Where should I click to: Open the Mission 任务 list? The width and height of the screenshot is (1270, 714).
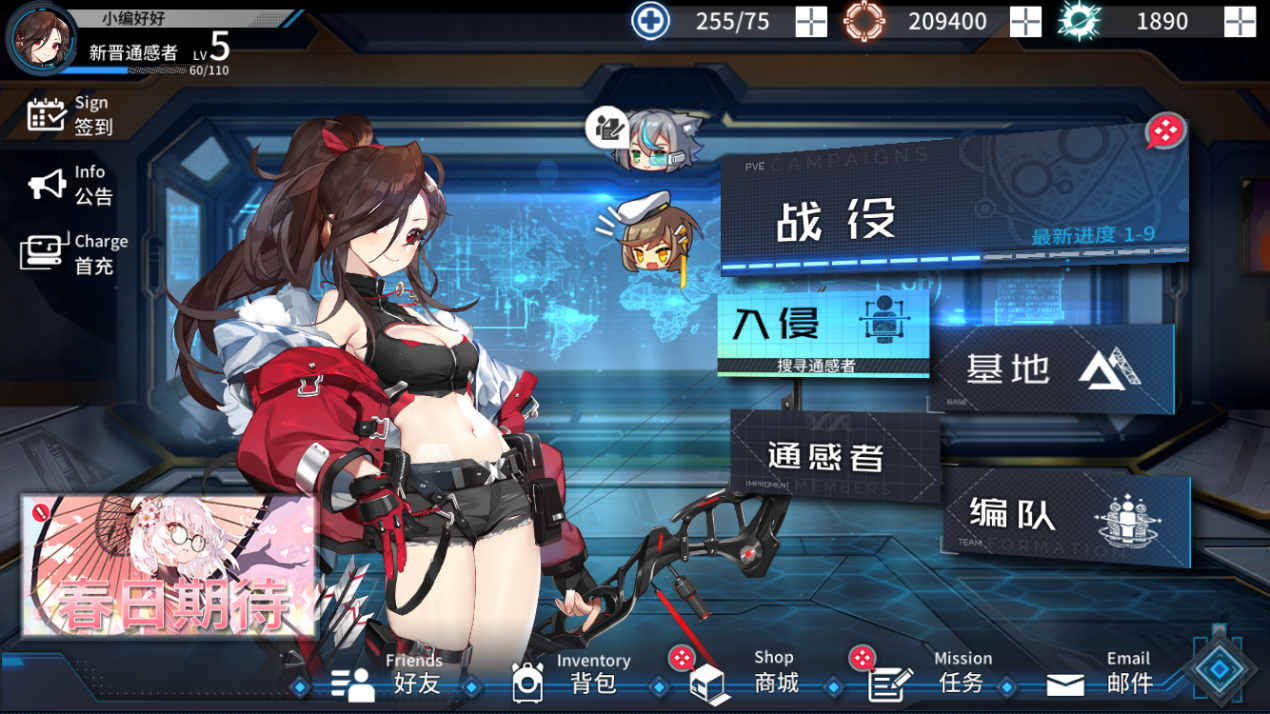932,675
